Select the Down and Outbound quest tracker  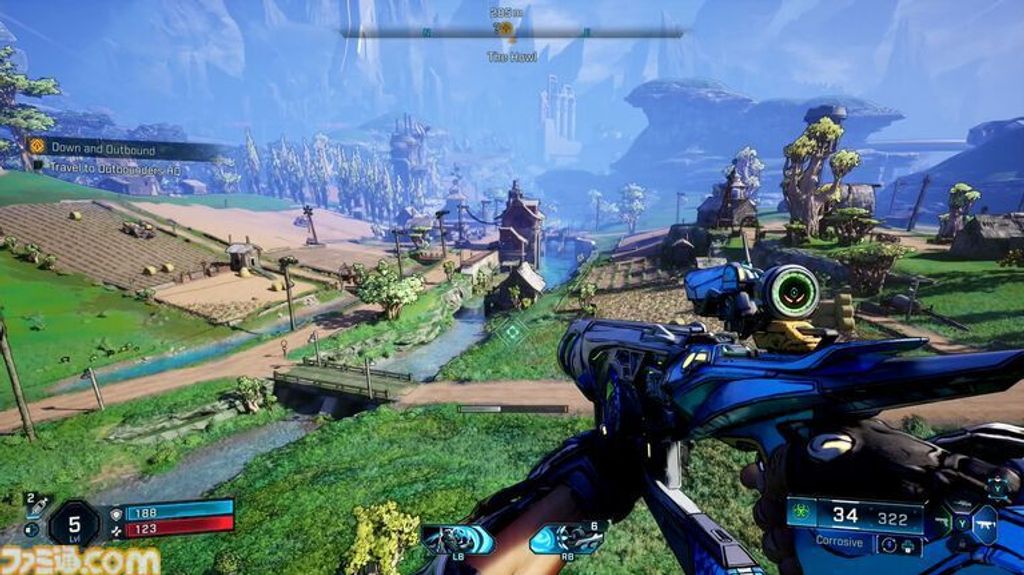tap(105, 149)
